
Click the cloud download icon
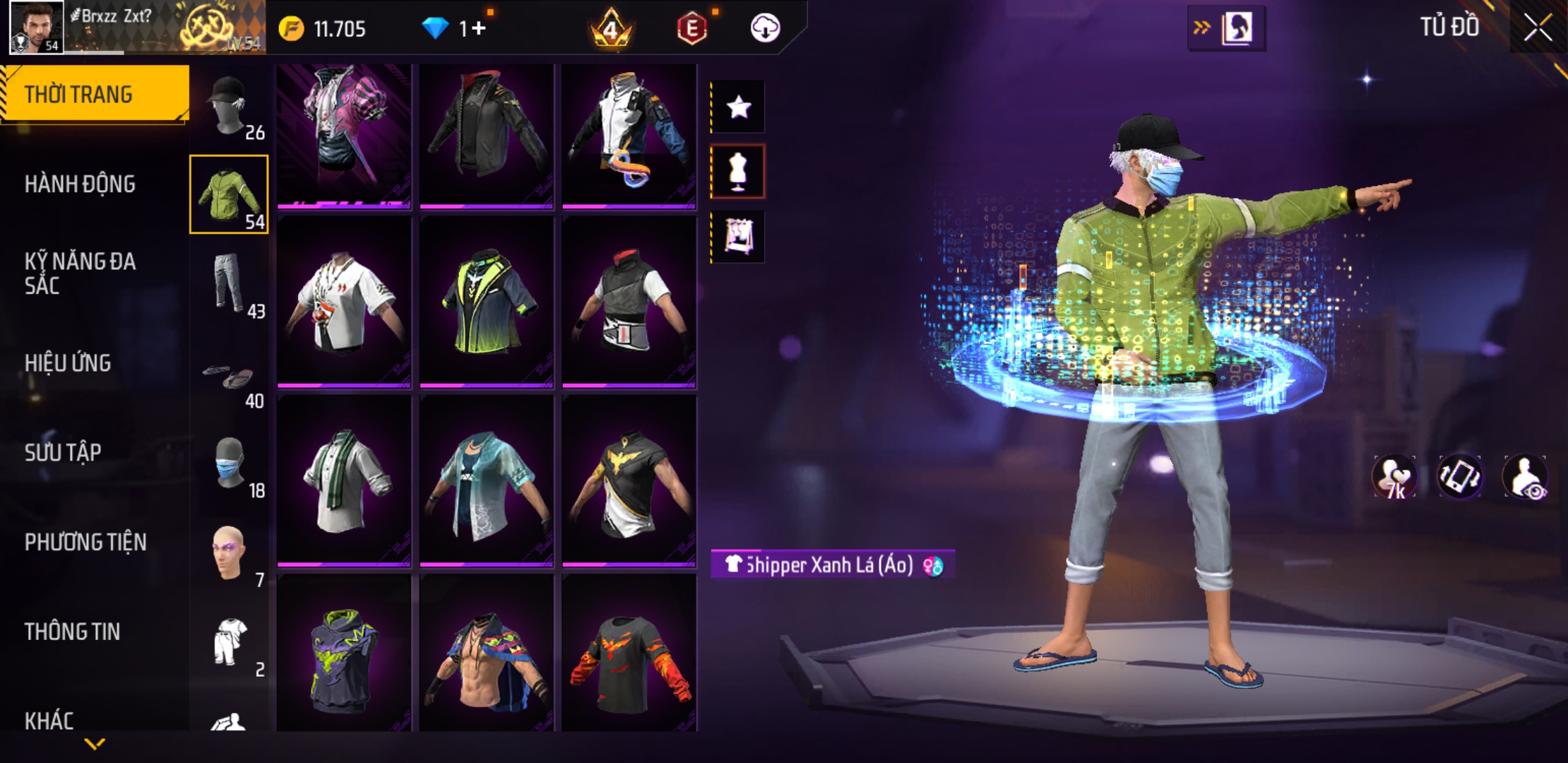[765, 28]
